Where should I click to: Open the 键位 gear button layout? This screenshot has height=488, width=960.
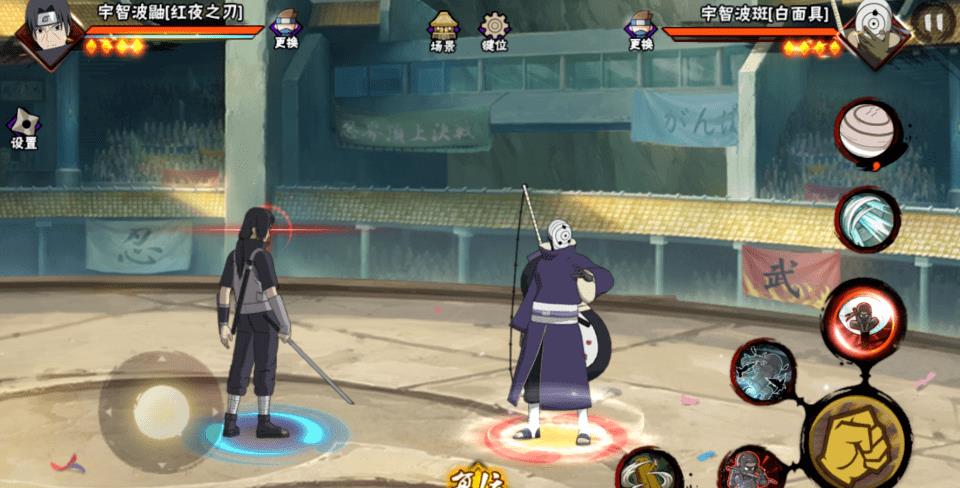(x=494, y=31)
